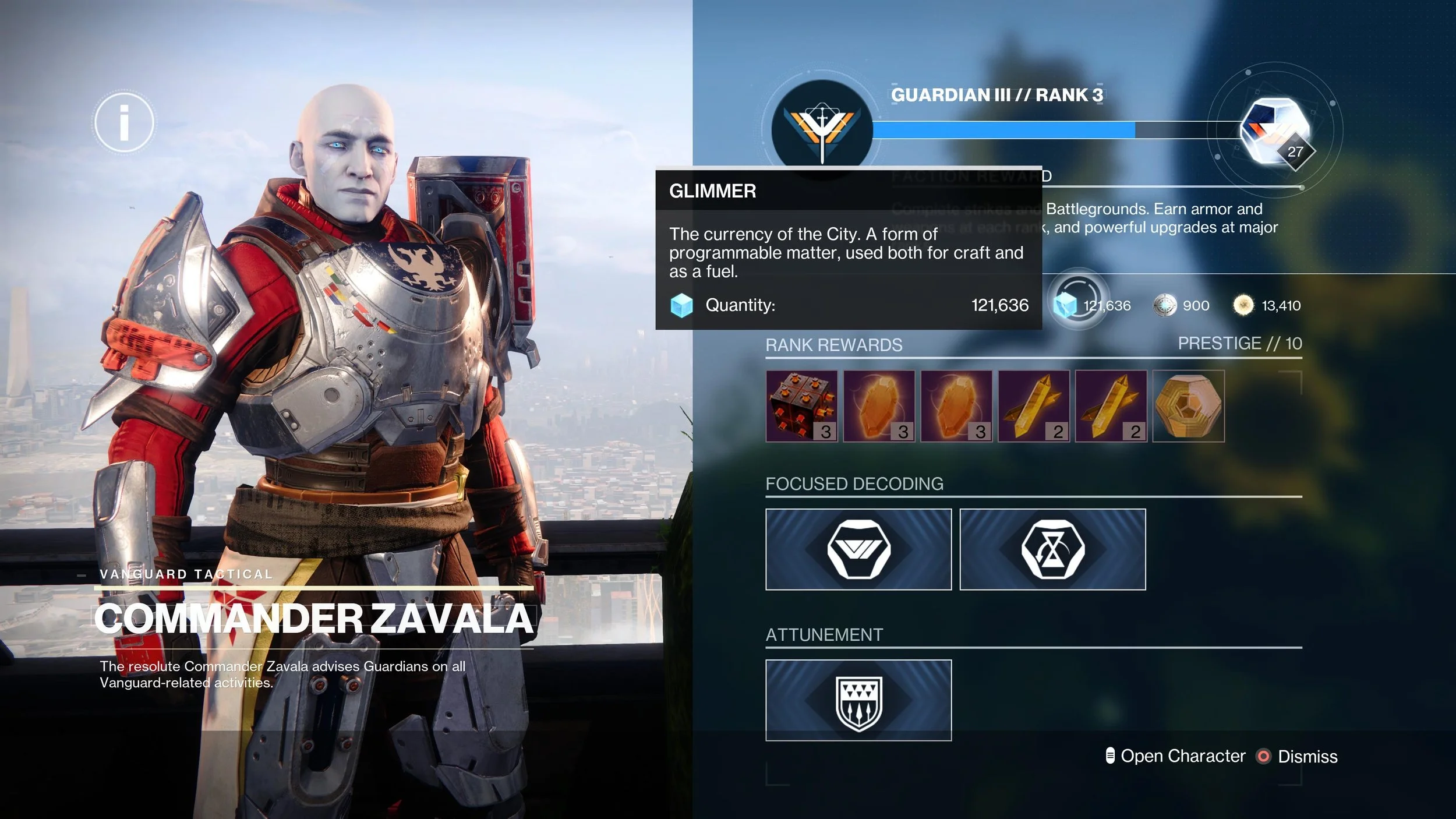Viewport: 1456px width, 819px height.
Task: Open the Vanguard emblem Focused Decoding tile
Action: click(858, 549)
